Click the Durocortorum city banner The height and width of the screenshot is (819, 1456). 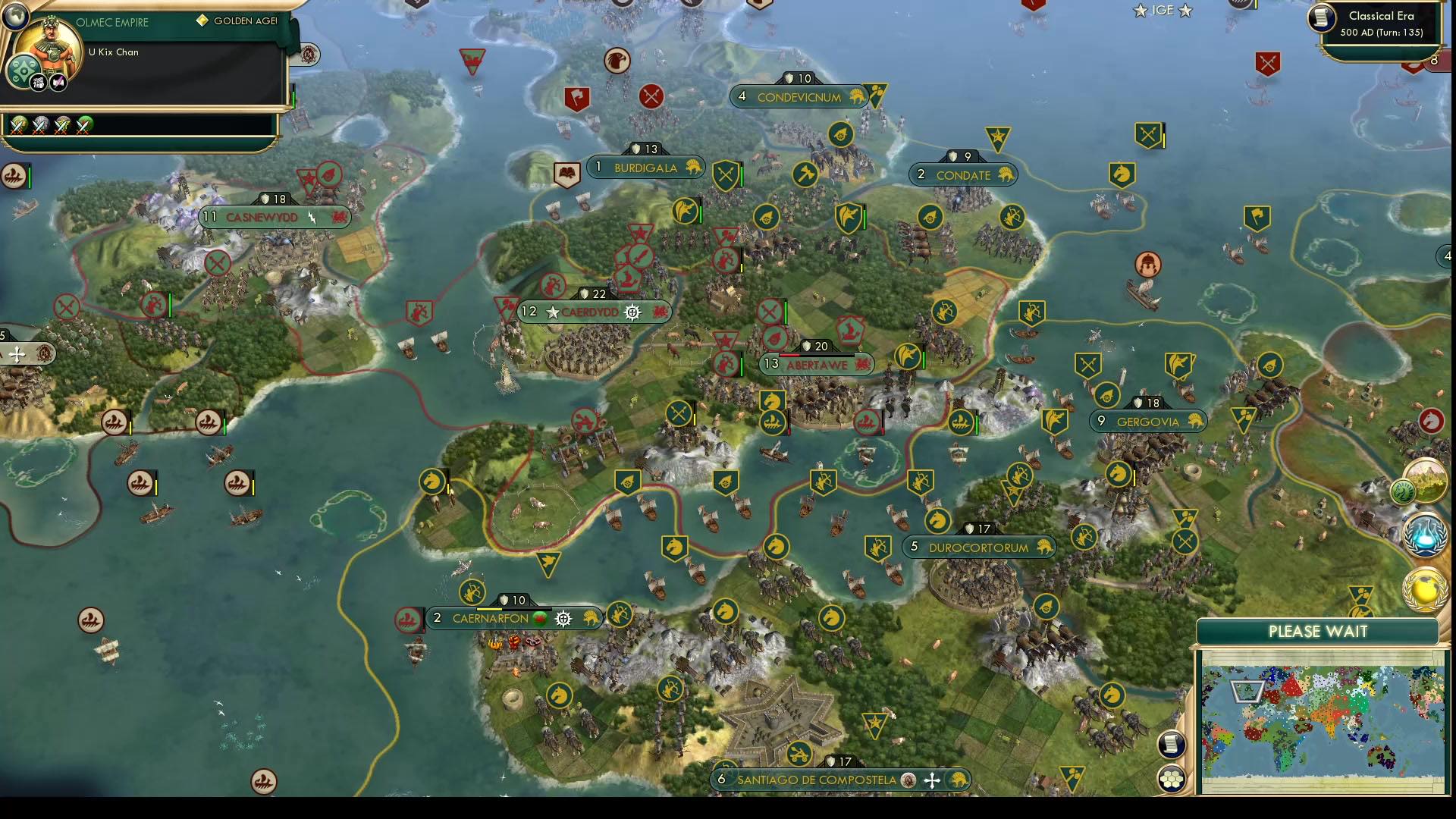[x=978, y=547]
